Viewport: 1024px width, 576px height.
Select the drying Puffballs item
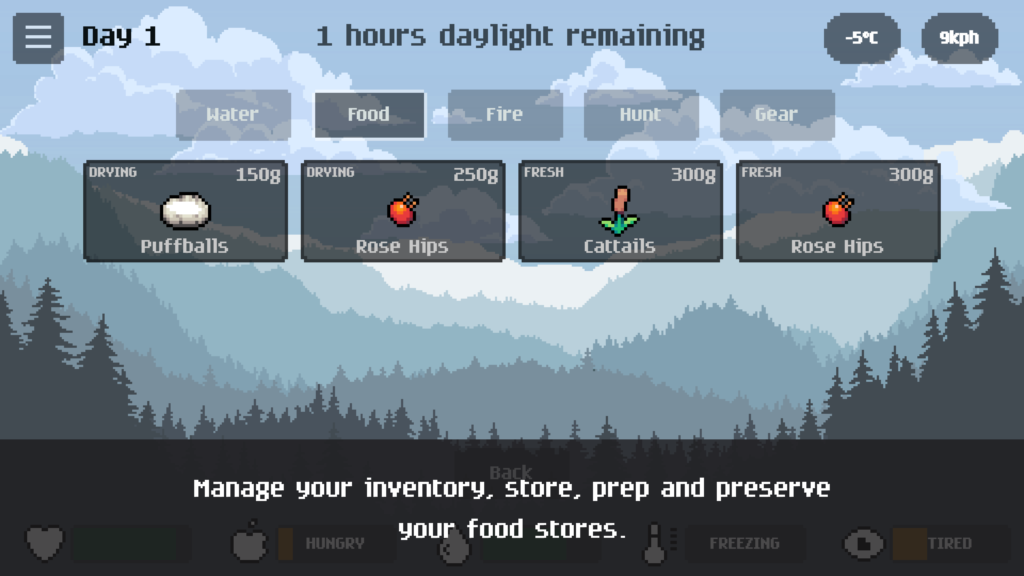pyautogui.click(x=185, y=211)
